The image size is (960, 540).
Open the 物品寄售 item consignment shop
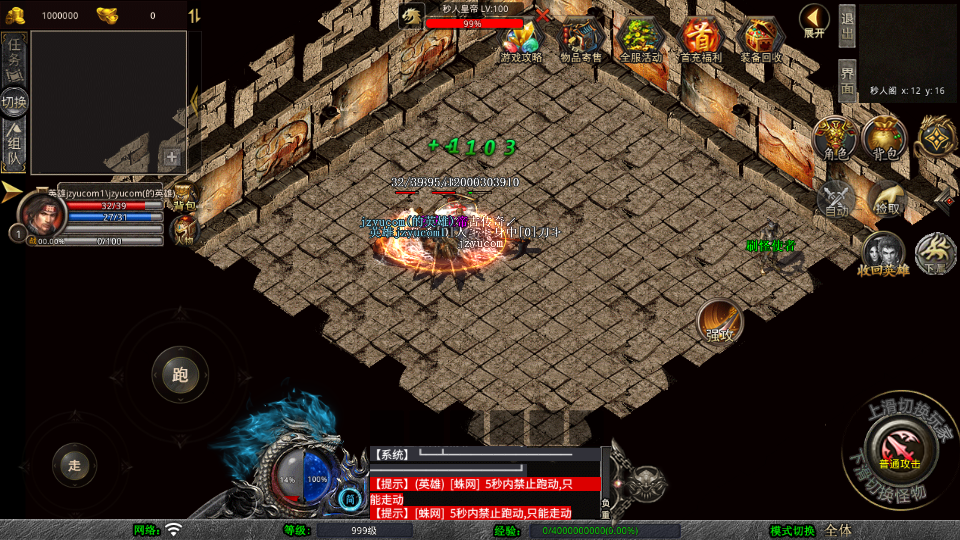[581, 38]
